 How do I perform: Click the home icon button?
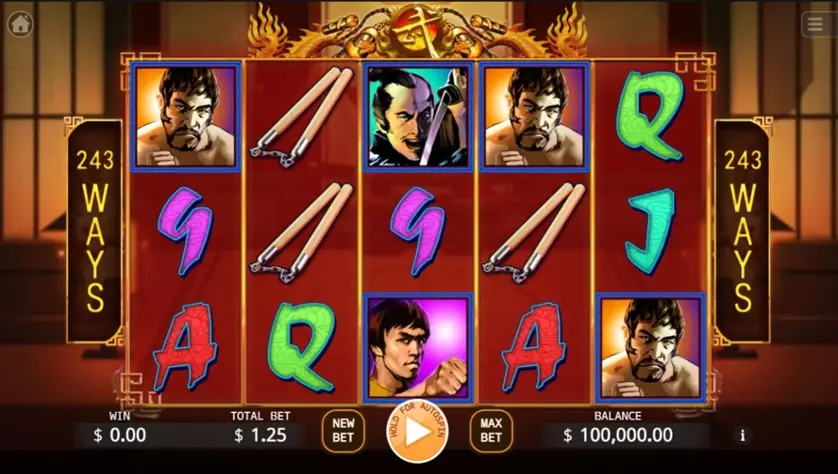point(20,24)
